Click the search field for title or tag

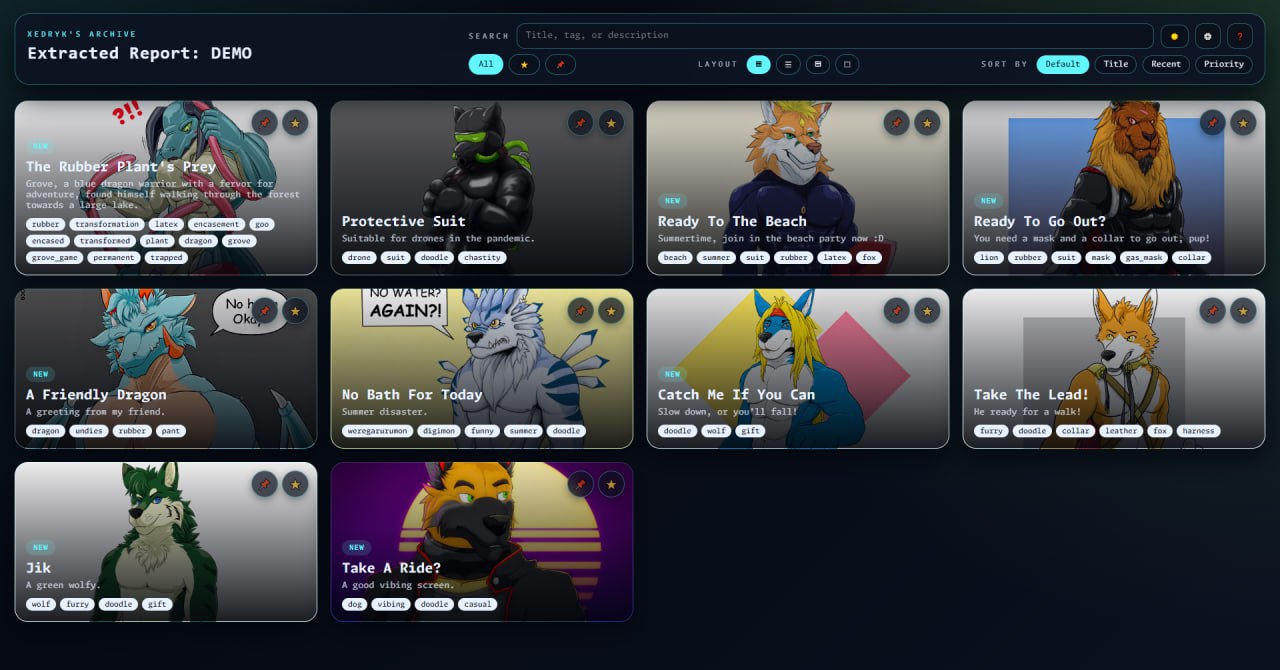pyautogui.click(x=834, y=36)
